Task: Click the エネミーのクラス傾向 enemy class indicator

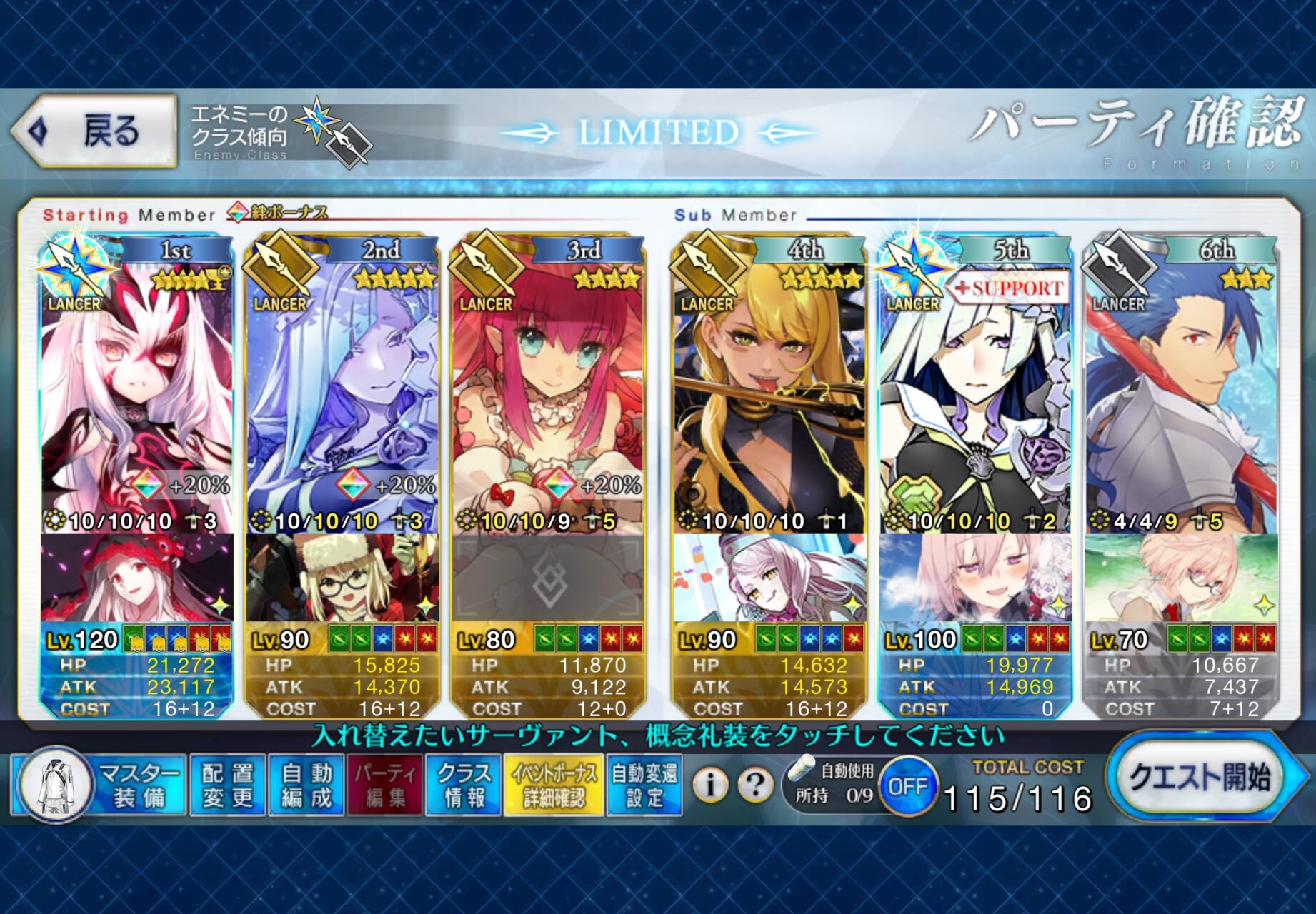Action: coord(279,134)
